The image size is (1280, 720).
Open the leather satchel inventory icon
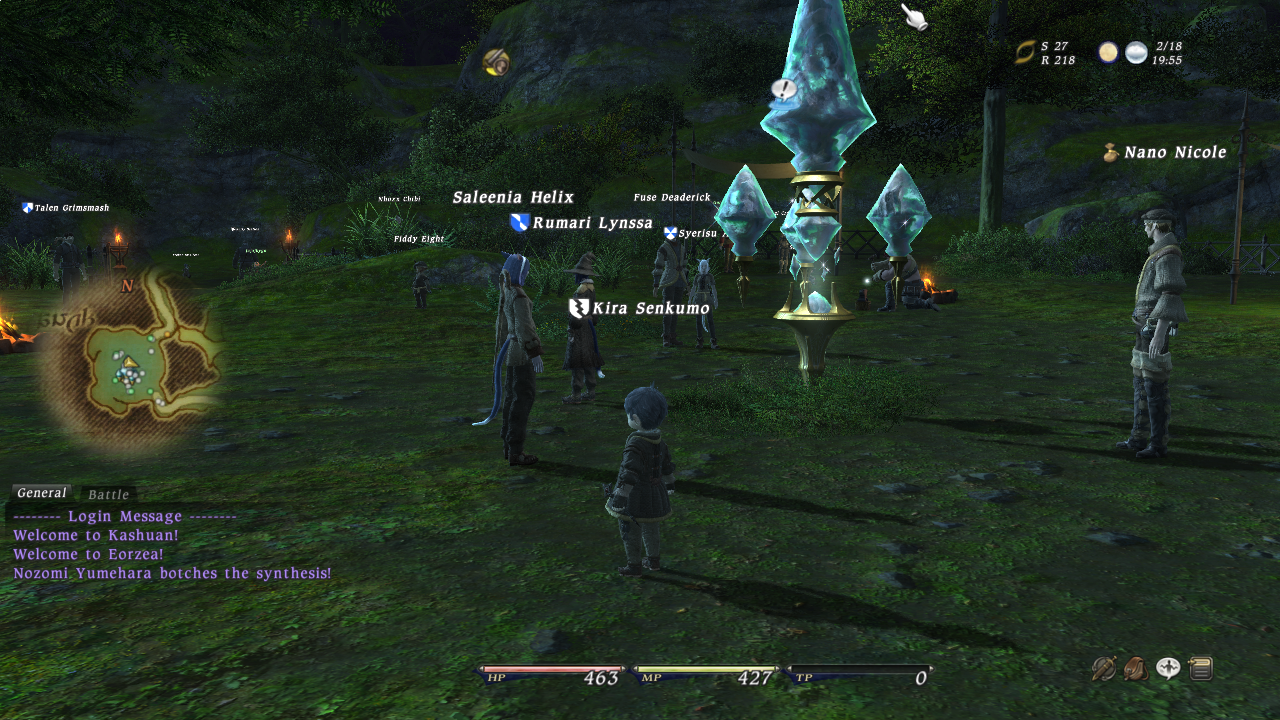click(x=1136, y=669)
